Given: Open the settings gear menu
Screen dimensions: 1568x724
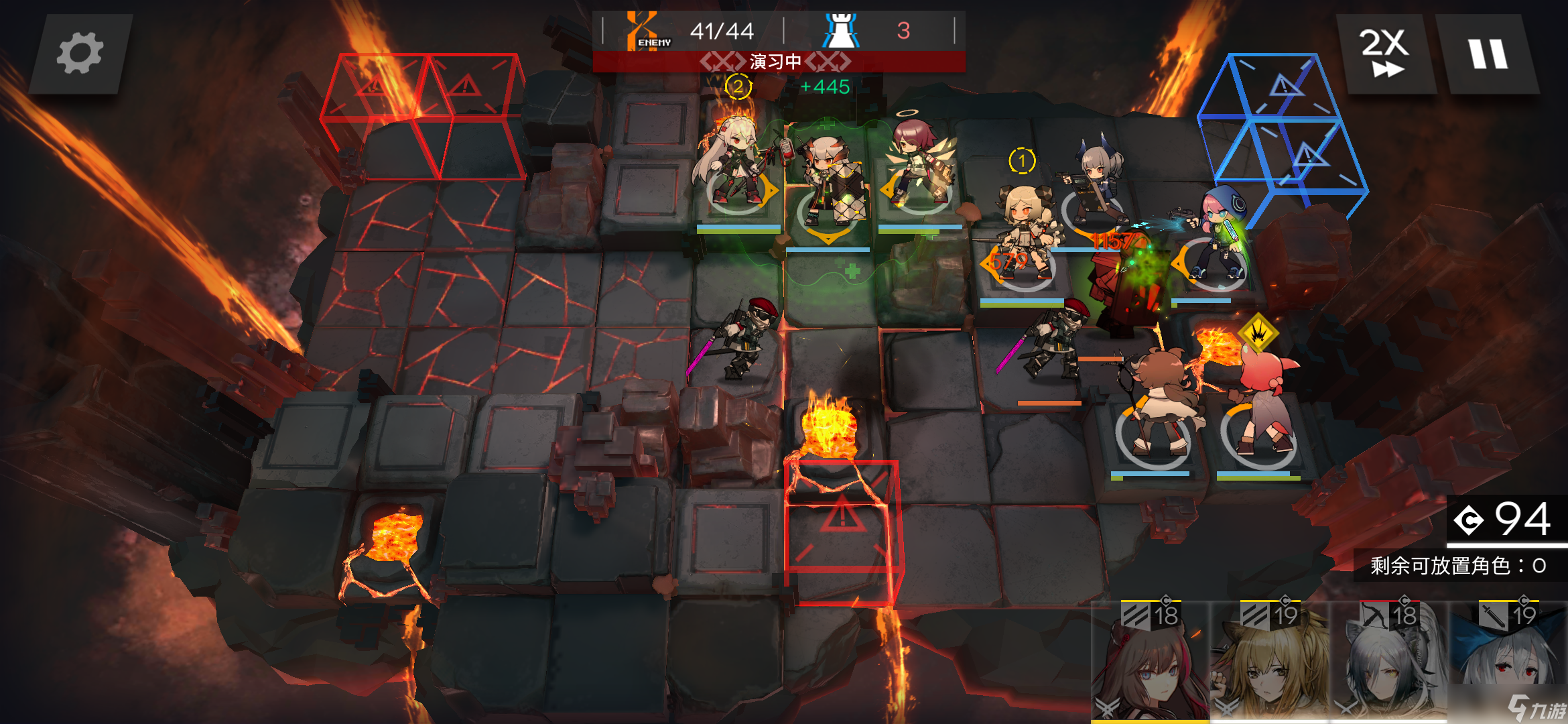Looking at the screenshot, I should click(80, 54).
